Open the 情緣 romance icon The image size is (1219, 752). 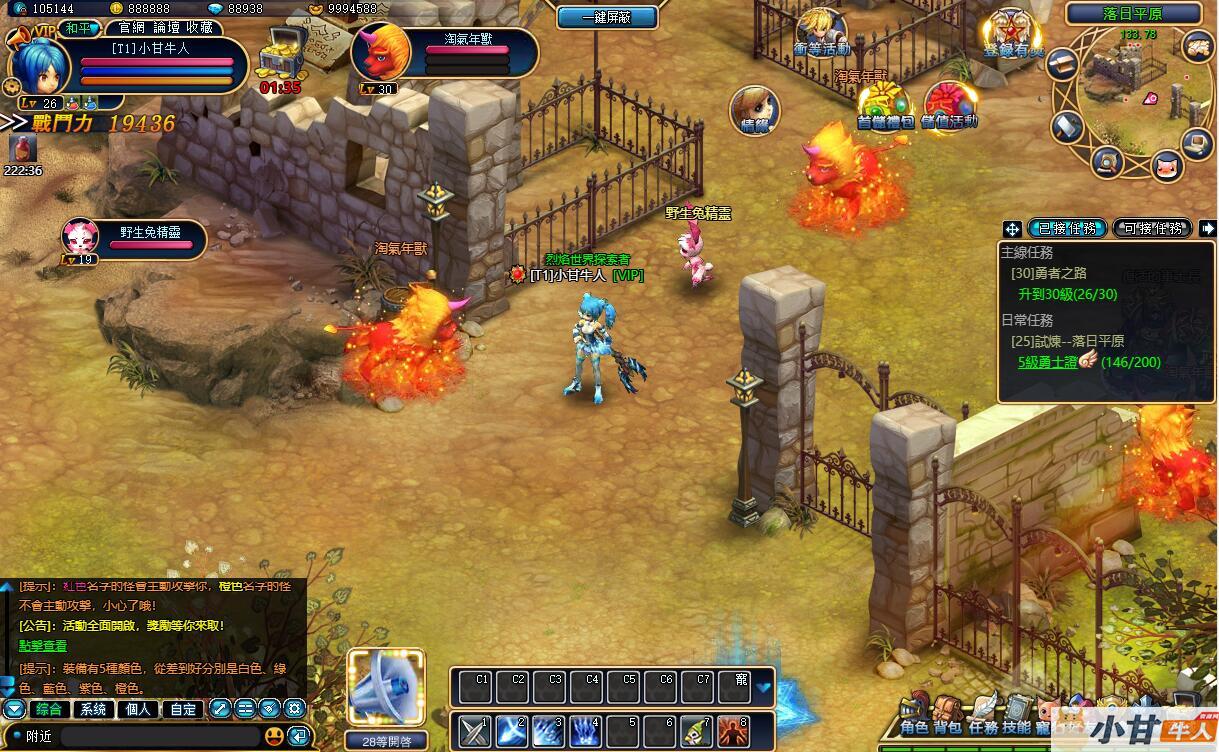(x=754, y=110)
